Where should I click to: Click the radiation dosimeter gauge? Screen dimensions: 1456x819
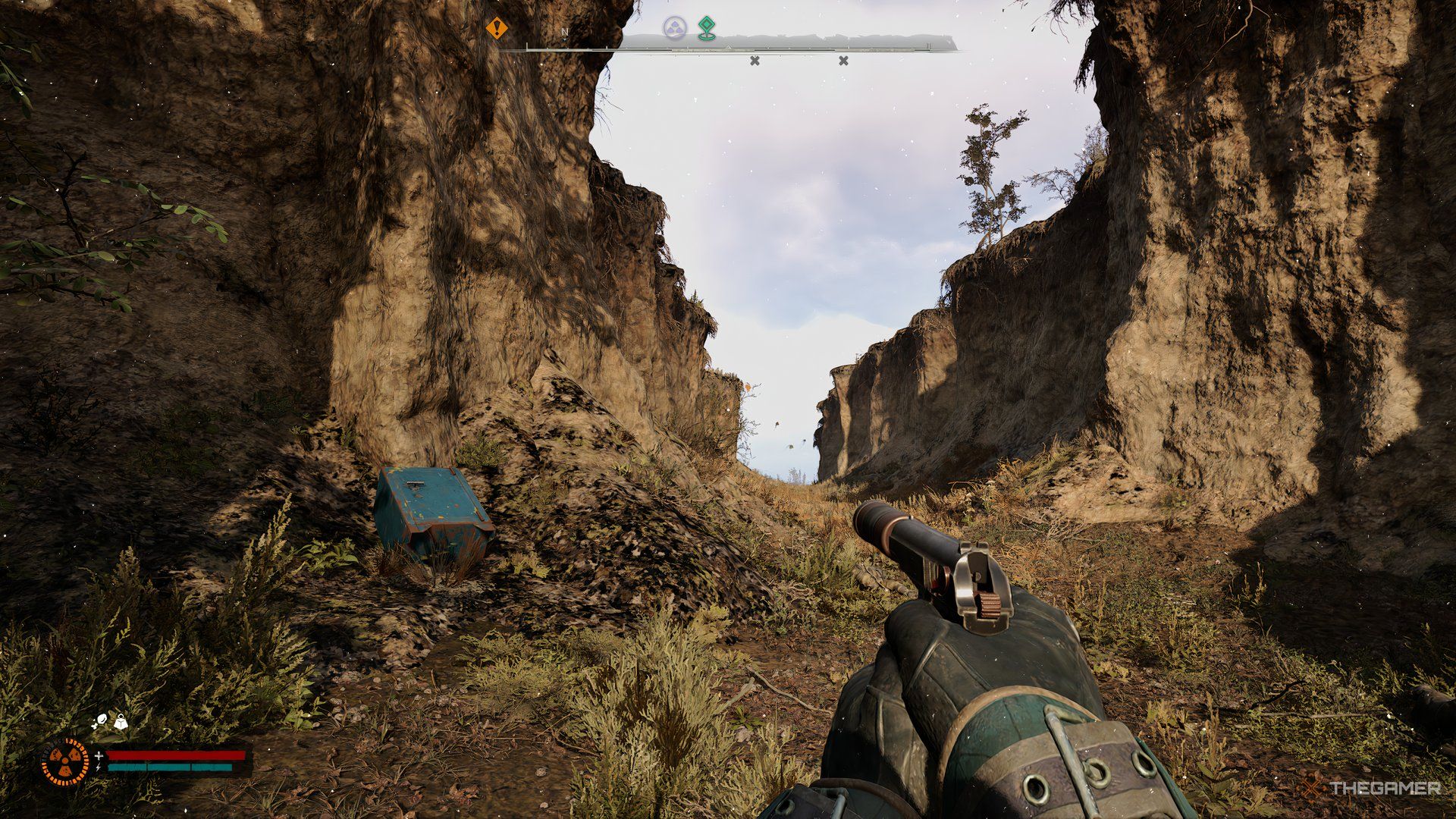[67, 760]
